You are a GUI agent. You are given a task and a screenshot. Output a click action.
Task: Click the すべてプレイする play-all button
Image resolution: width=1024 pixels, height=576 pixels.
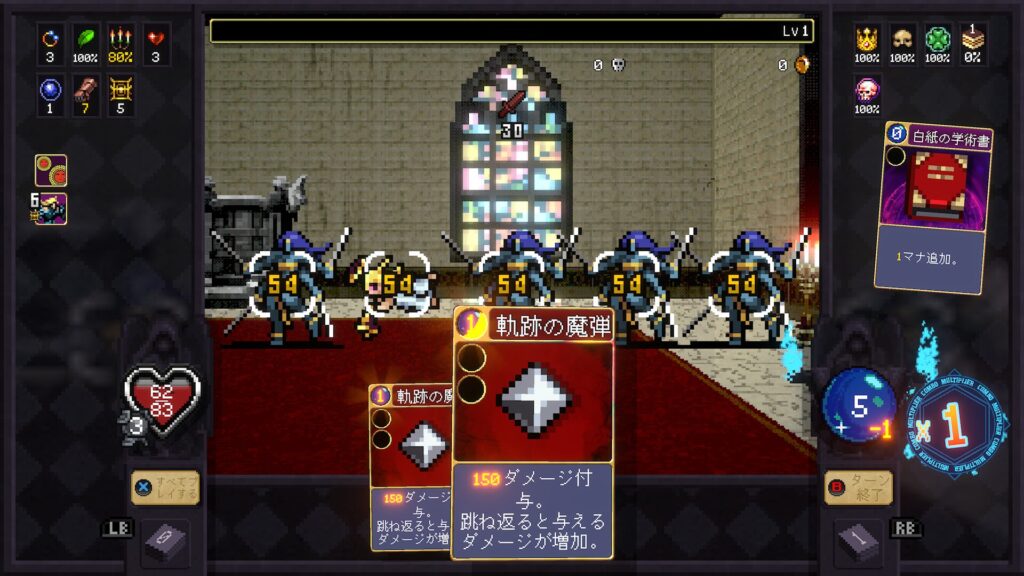tap(165, 488)
